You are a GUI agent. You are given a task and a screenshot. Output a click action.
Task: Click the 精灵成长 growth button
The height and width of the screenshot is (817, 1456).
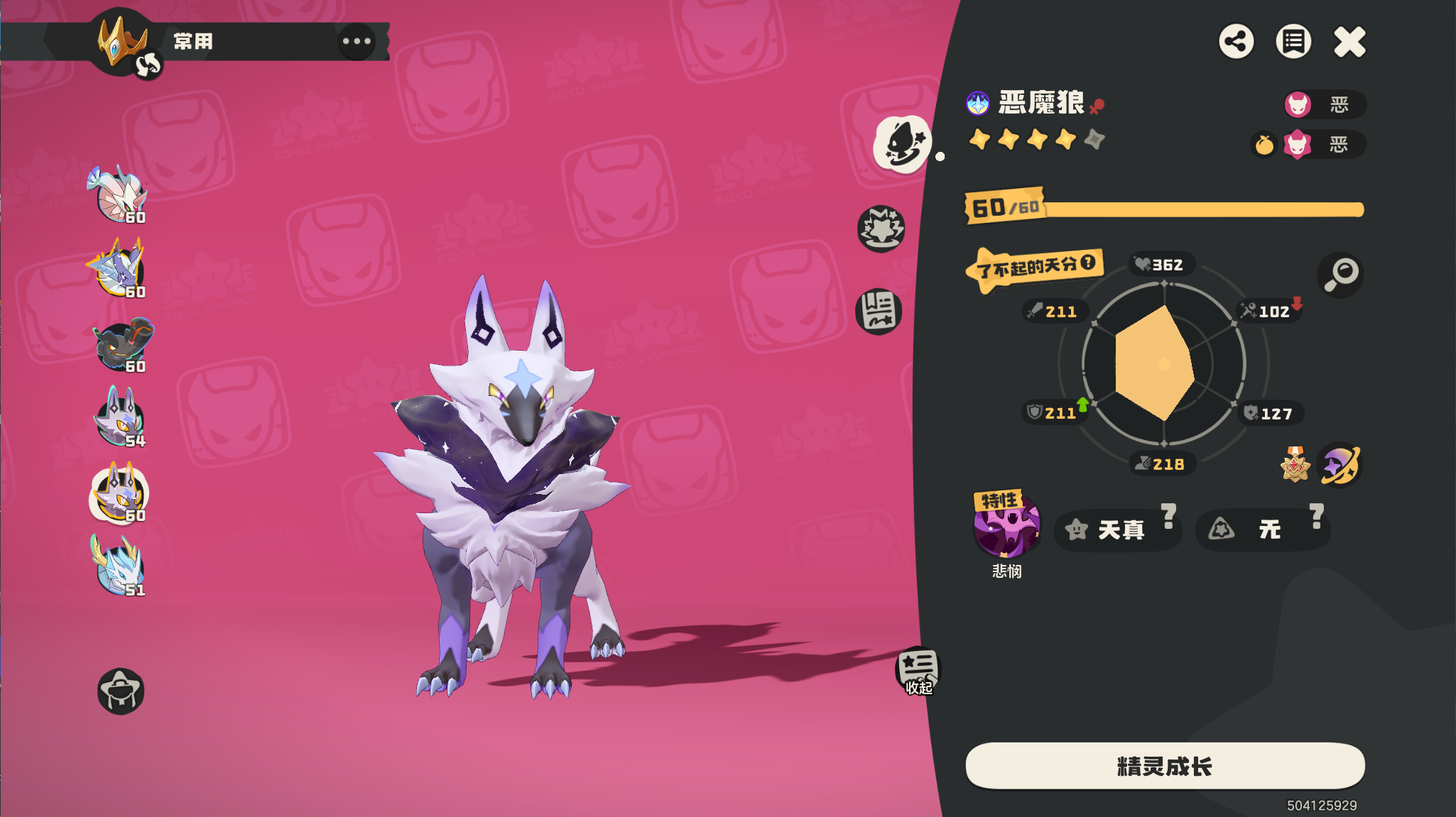[1165, 766]
